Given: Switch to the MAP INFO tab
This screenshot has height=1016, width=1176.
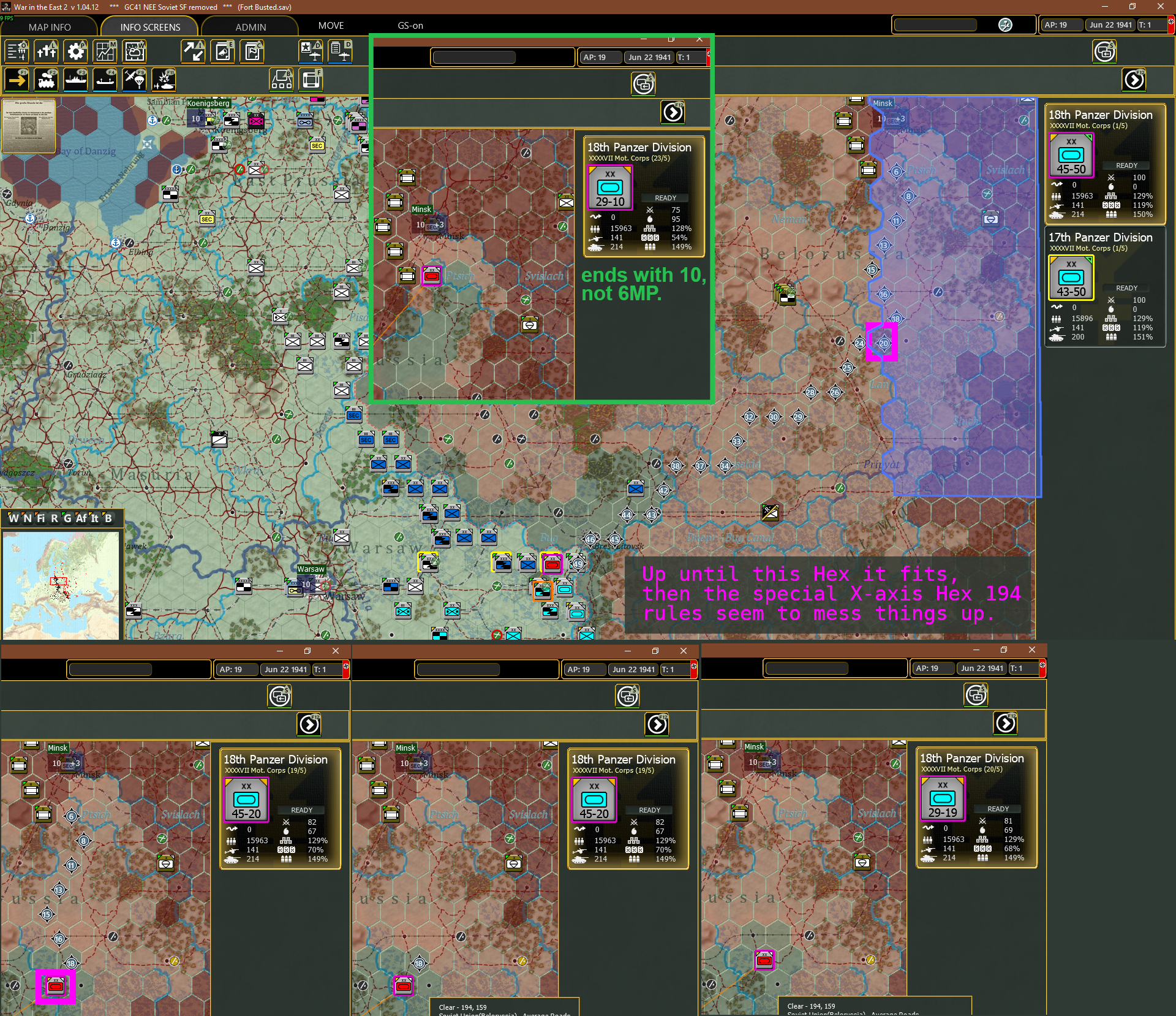Looking at the screenshot, I should point(50,26).
